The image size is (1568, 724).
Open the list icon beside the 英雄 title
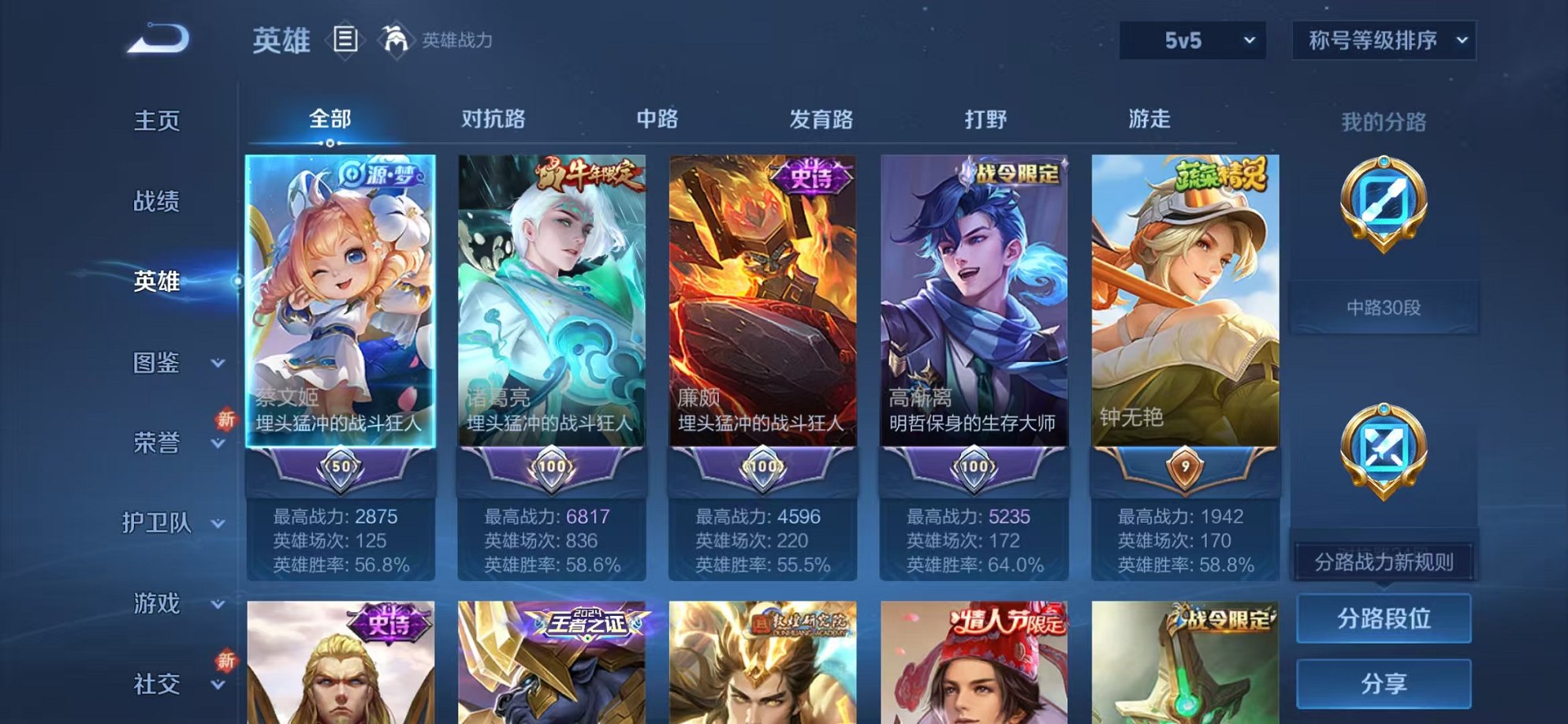[345, 38]
